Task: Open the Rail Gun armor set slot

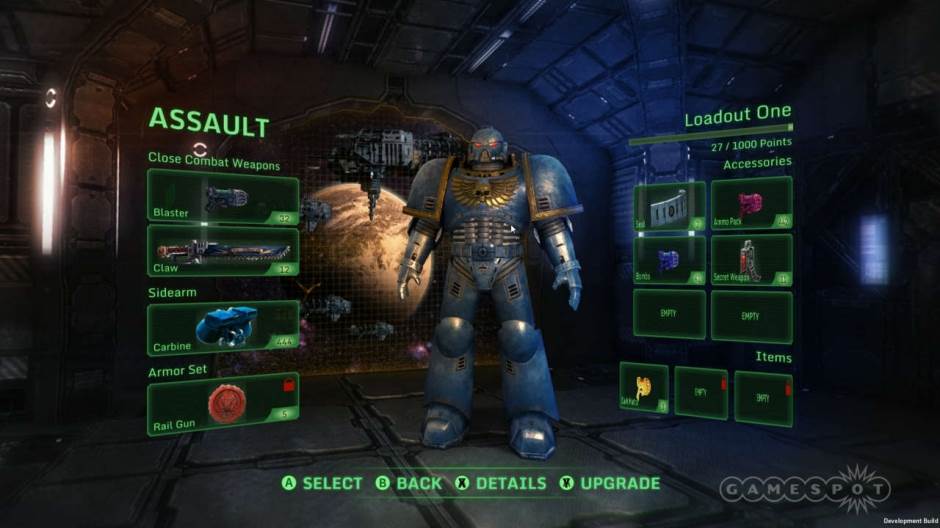Action: click(222, 399)
